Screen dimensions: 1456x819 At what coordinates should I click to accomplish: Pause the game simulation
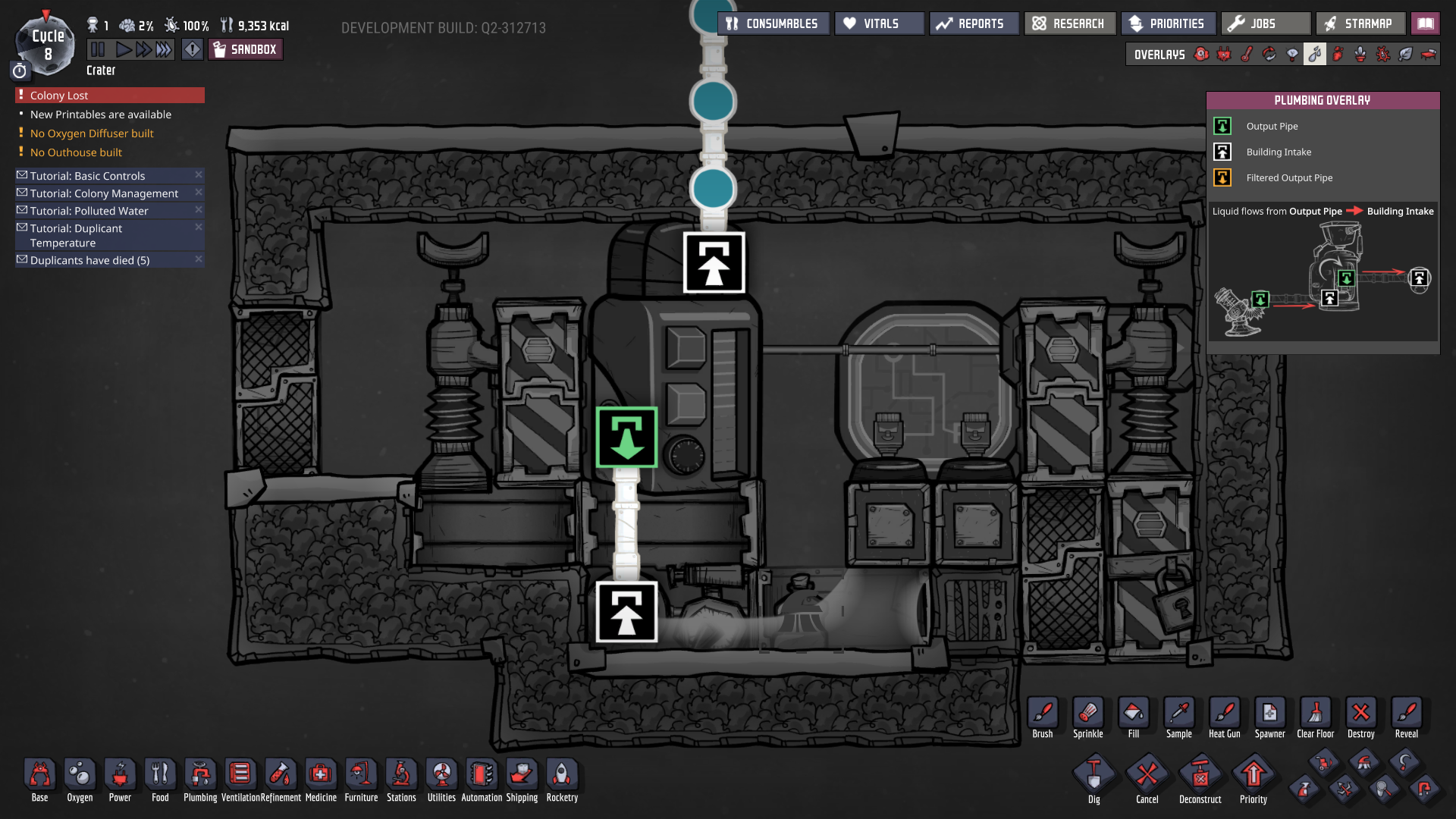coord(97,49)
